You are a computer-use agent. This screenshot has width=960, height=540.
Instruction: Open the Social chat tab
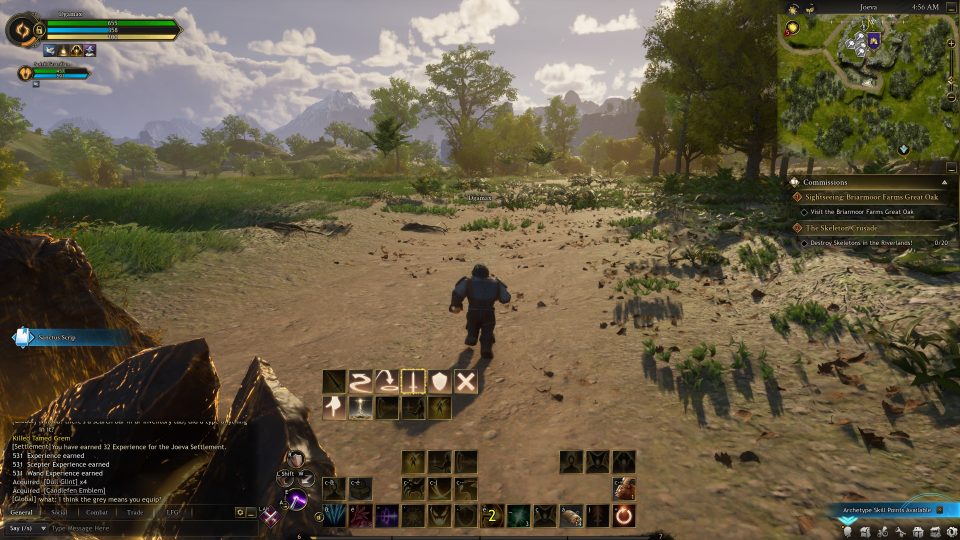tap(59, 512)
